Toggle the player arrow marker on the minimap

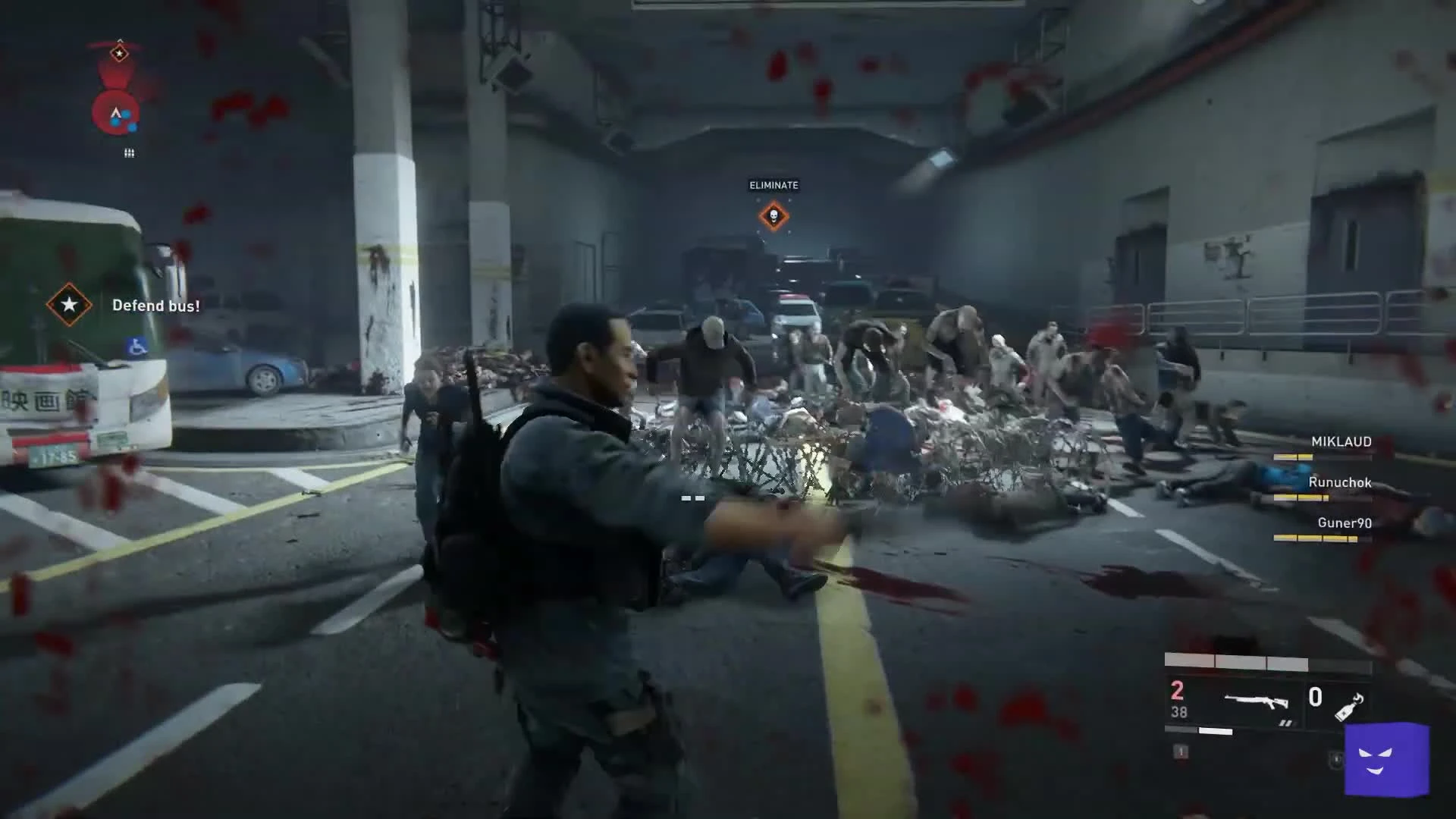click(116, 112)
